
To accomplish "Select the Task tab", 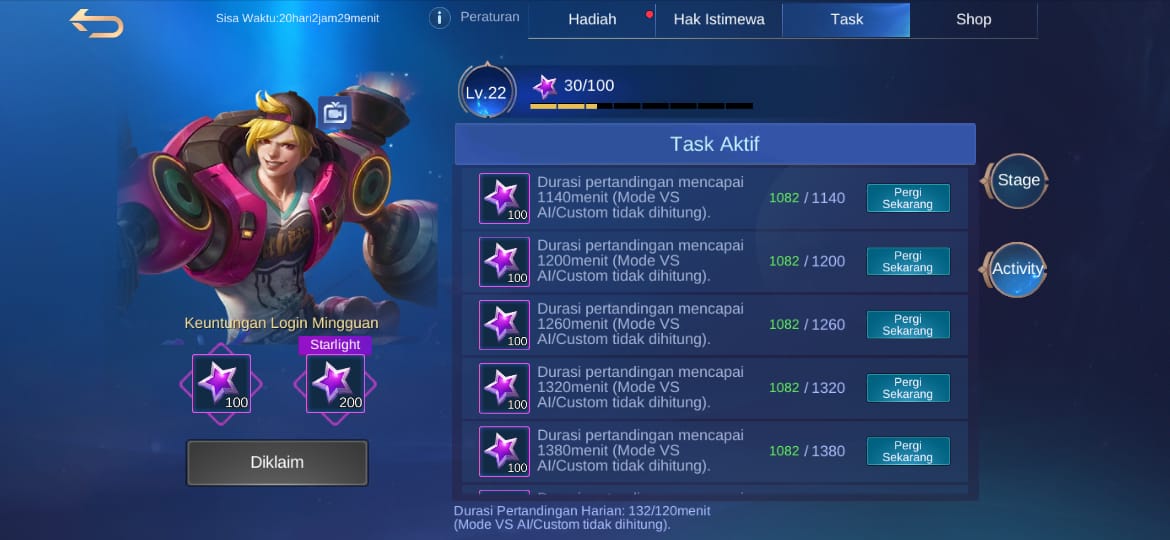I will [x=846, y=19].
